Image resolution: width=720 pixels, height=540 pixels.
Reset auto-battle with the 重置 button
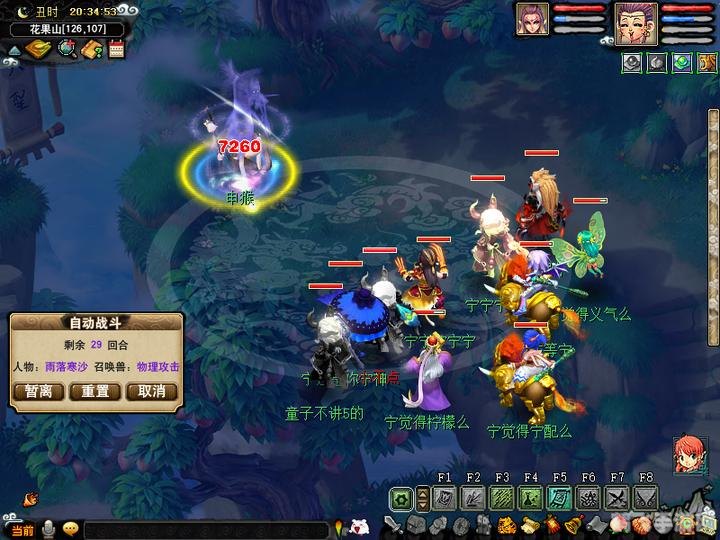[95, 391]
